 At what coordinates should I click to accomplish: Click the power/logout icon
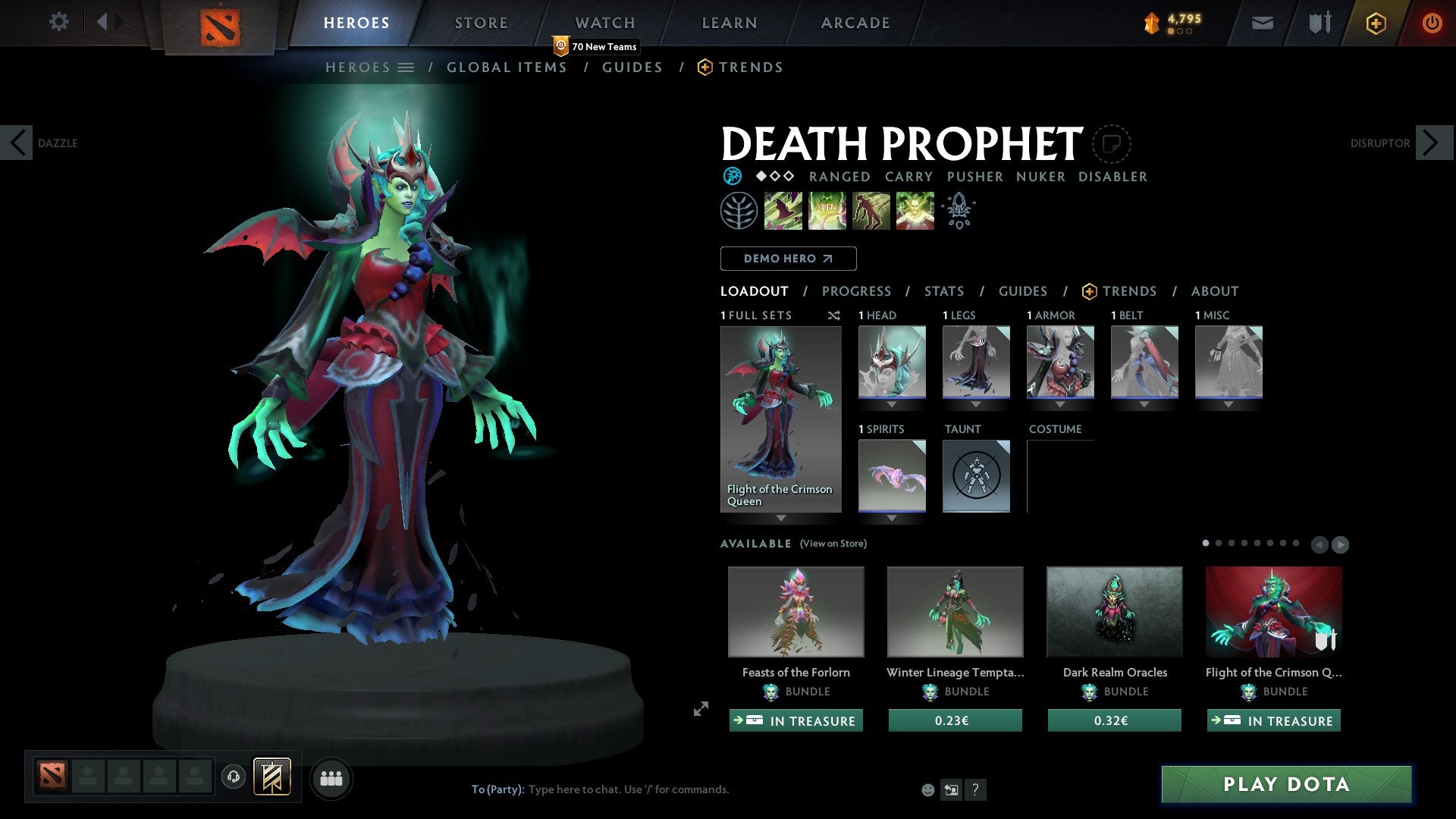point(1432,23)
